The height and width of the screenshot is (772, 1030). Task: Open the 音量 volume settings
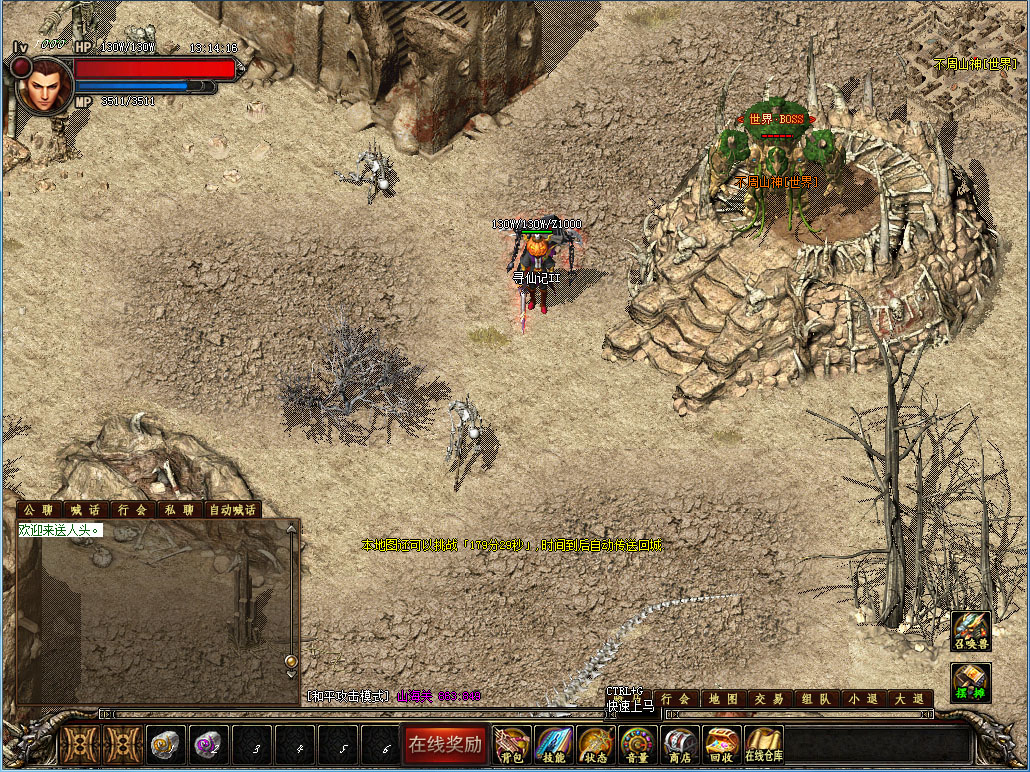click(x=638, y=744)
